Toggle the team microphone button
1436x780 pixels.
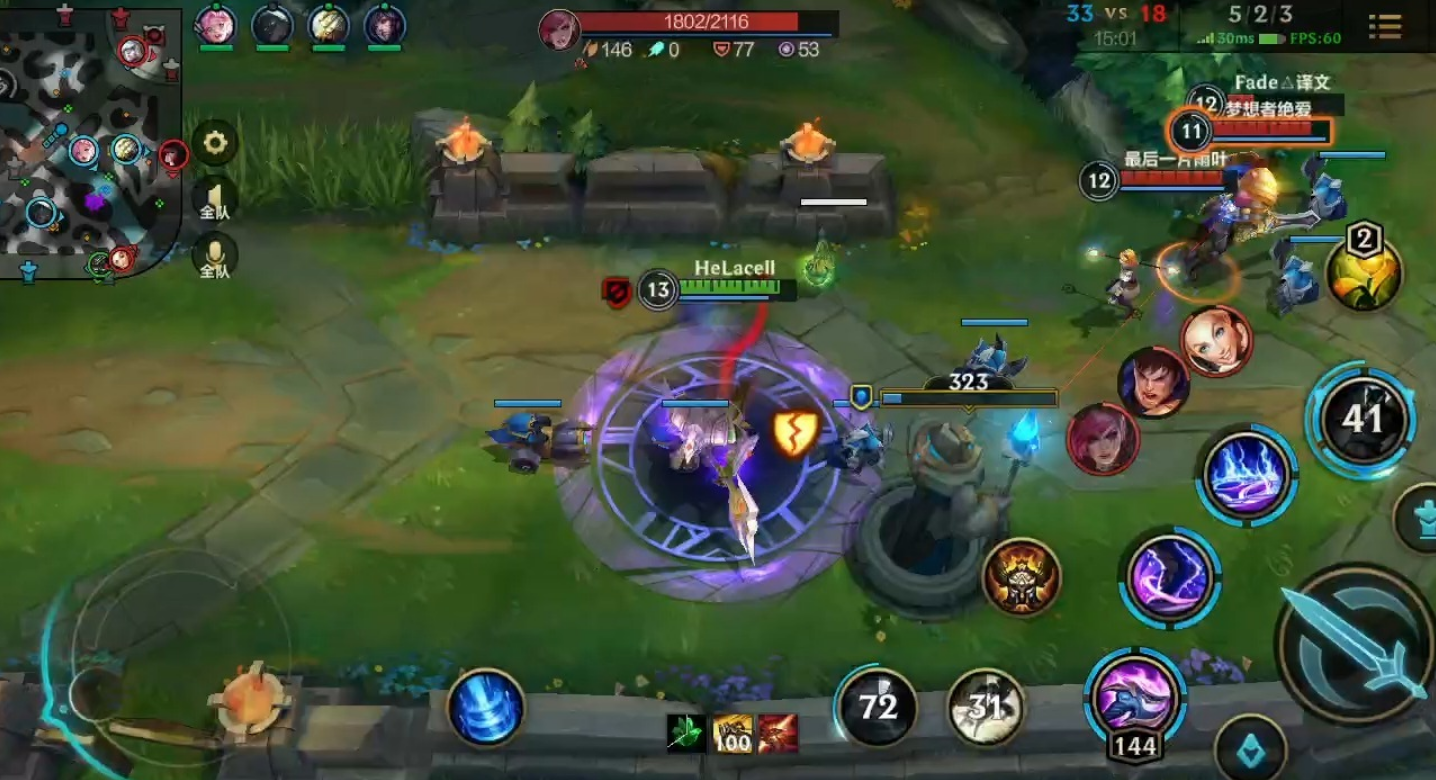click(x=215, y=257)
